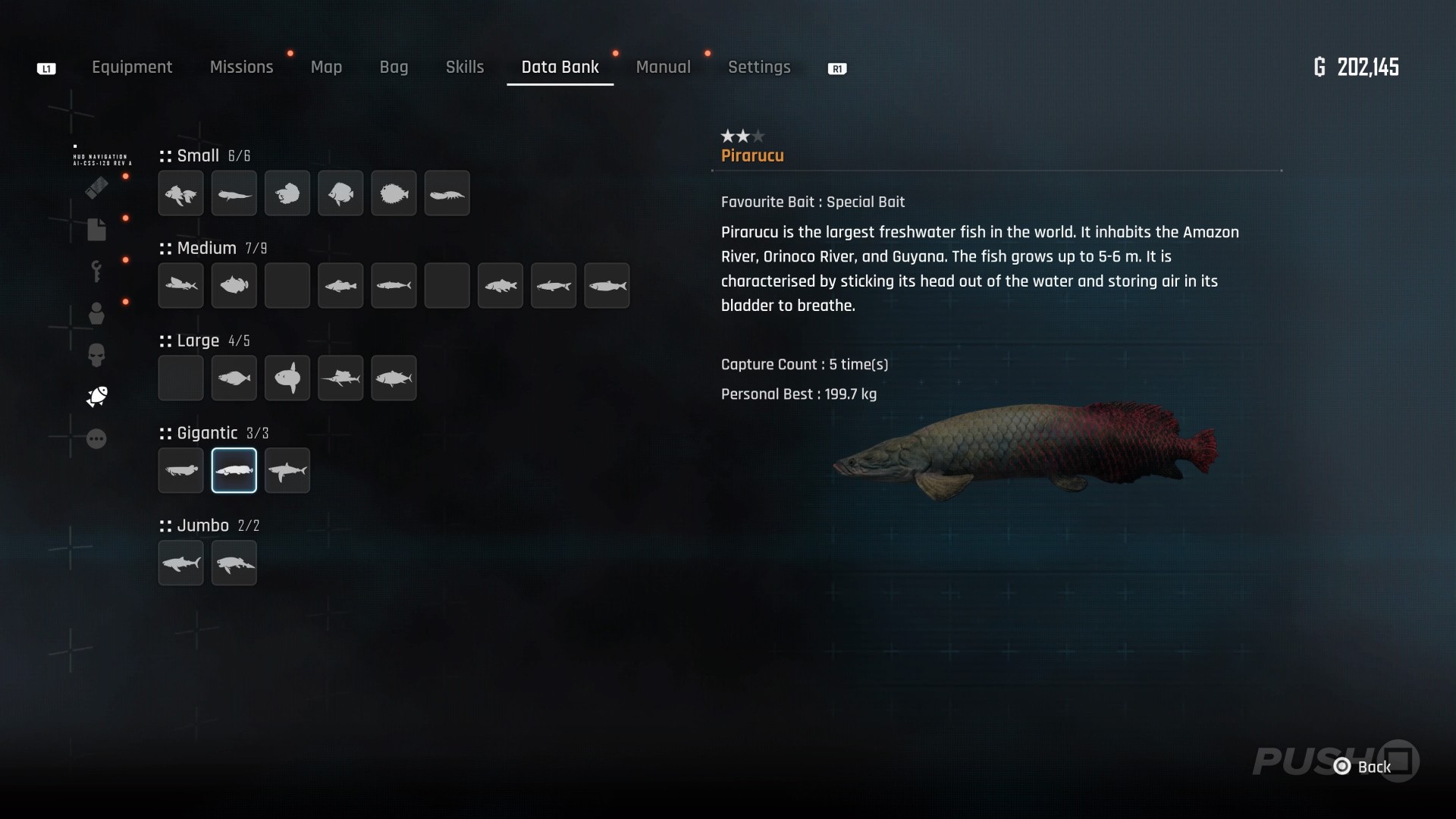This screenshot has width=1456, height=819.
Task: Switch to the Equipment tab
Action: click(x=132, y=67)
